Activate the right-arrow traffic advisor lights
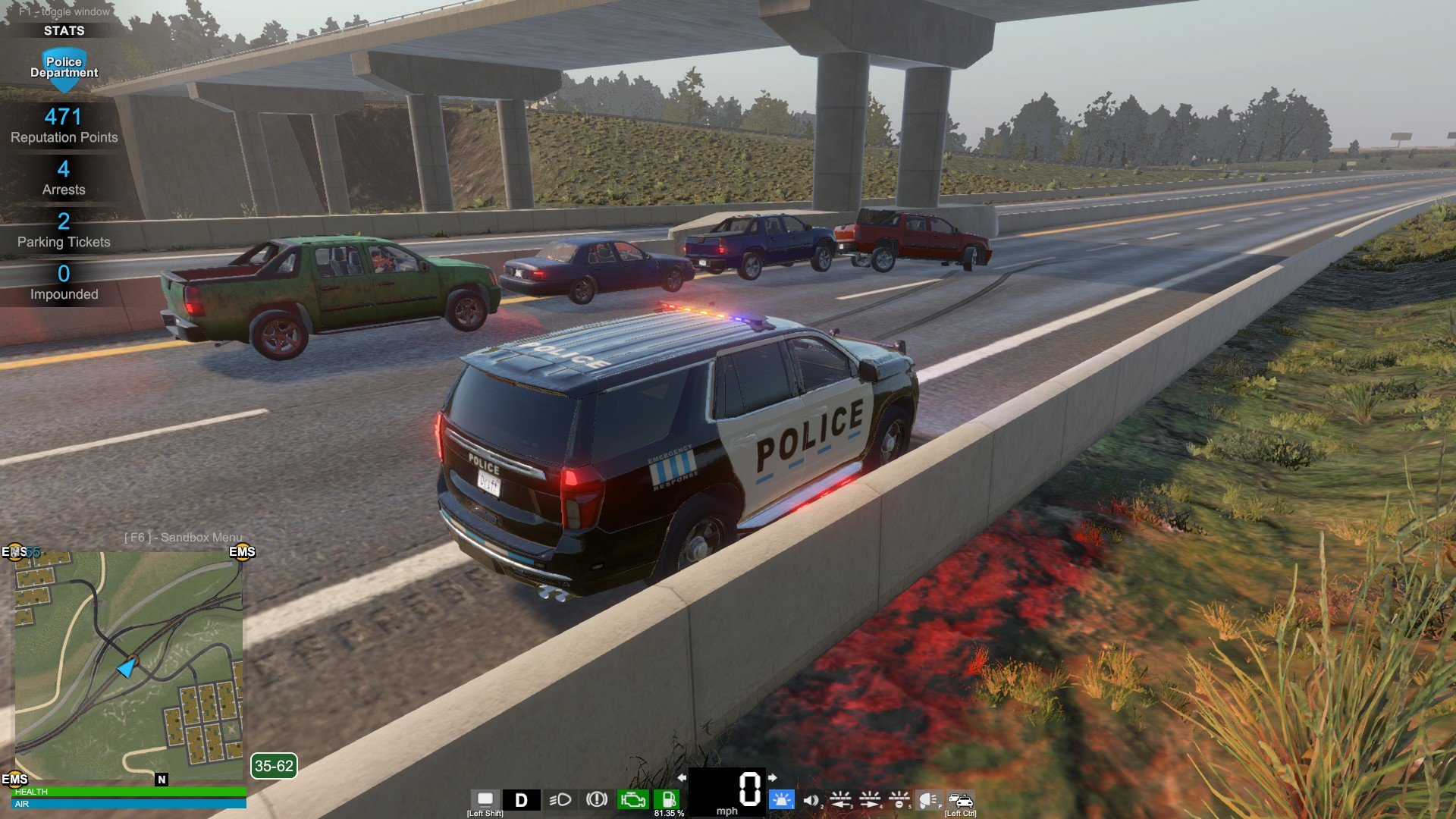This screenshot has width=1456, height=819. pyautogui.click(x=870, y=799)
